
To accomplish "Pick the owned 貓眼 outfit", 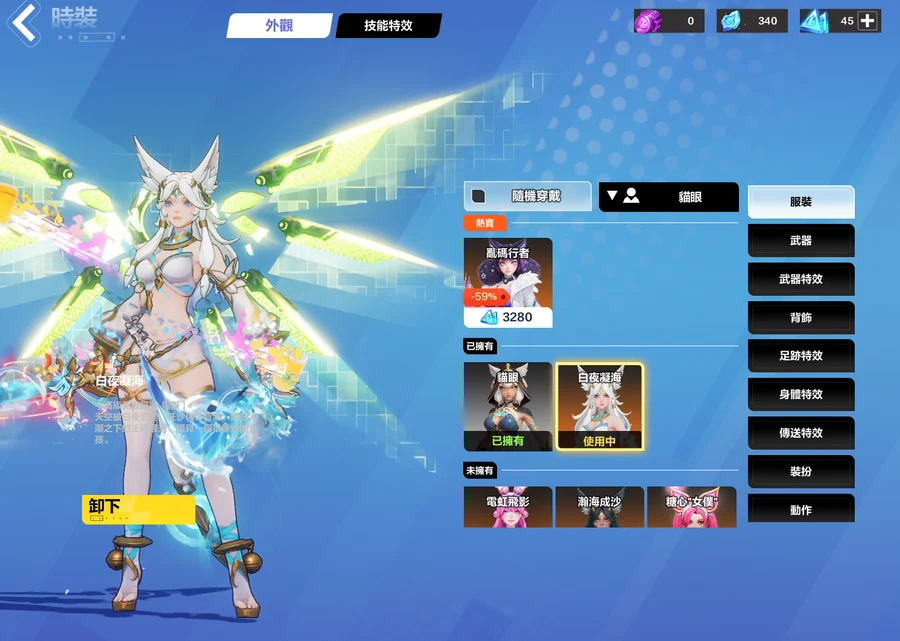I will [x=508, y=406].
